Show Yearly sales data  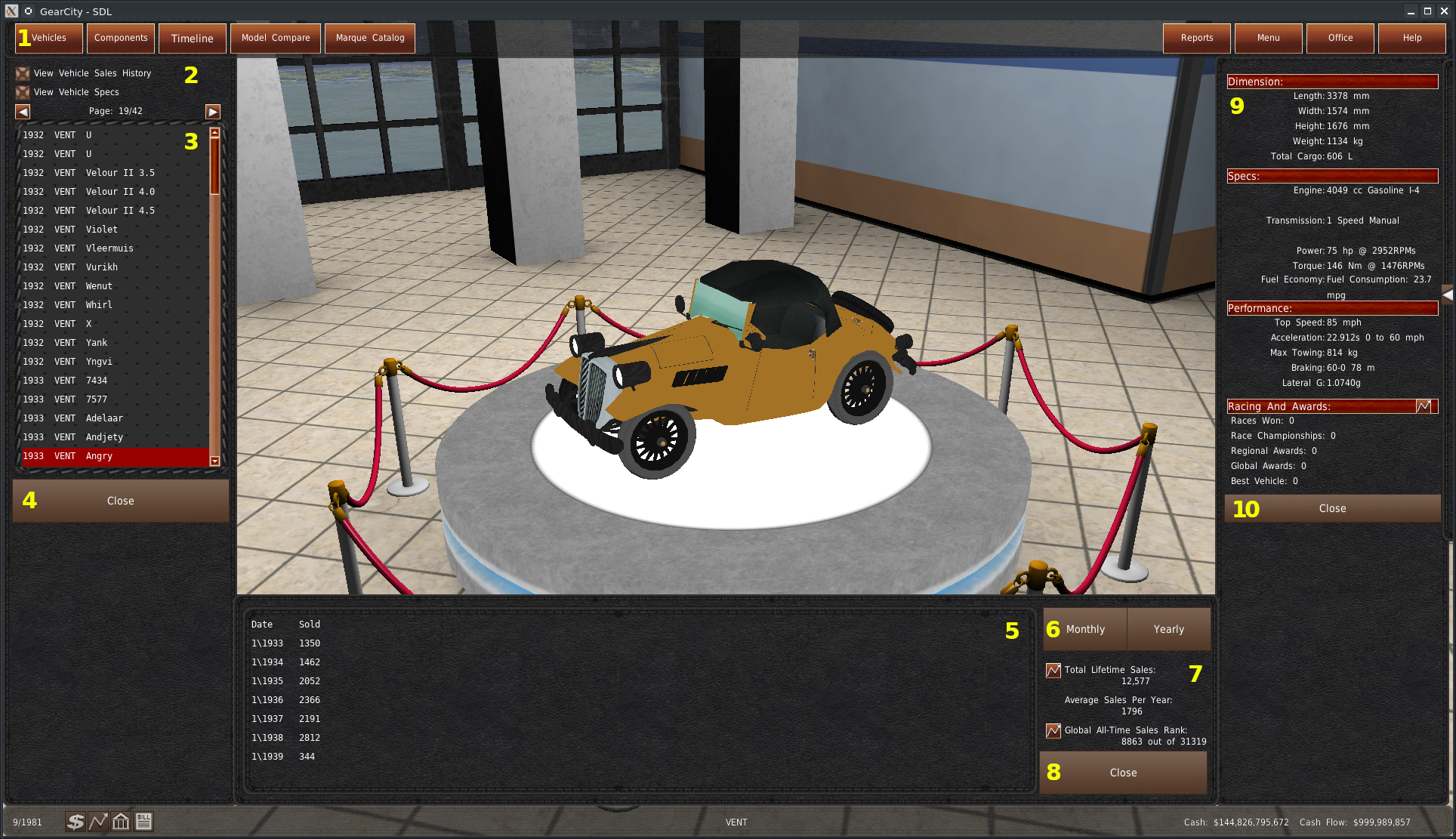1168,629
